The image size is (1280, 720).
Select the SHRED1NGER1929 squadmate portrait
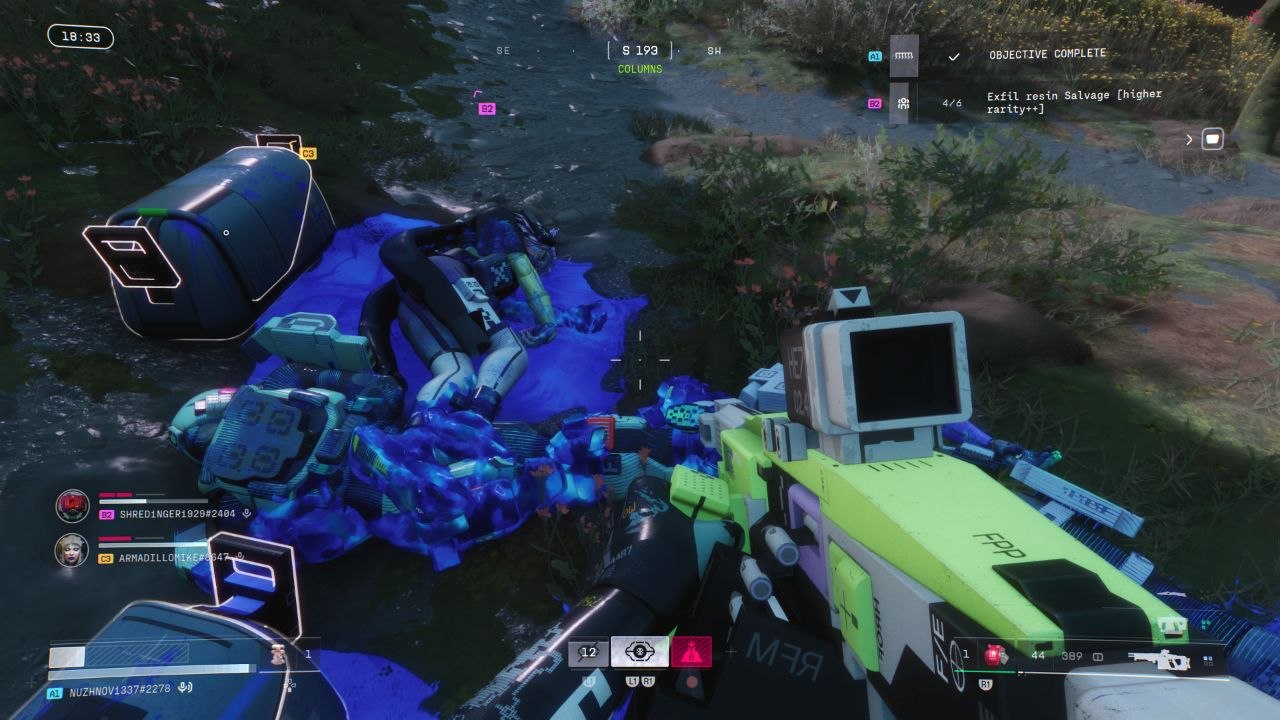pyautogui.click(x=72, y=506)
